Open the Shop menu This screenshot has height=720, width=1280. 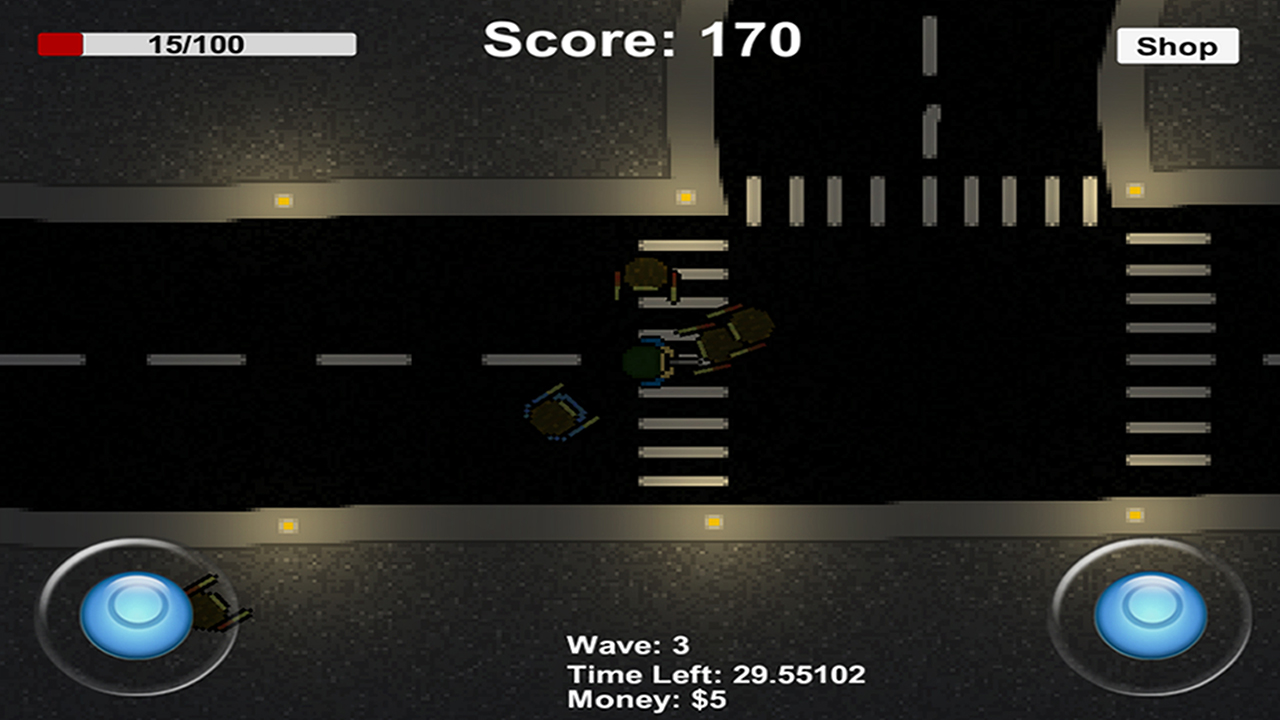(x=1177, y=46)
